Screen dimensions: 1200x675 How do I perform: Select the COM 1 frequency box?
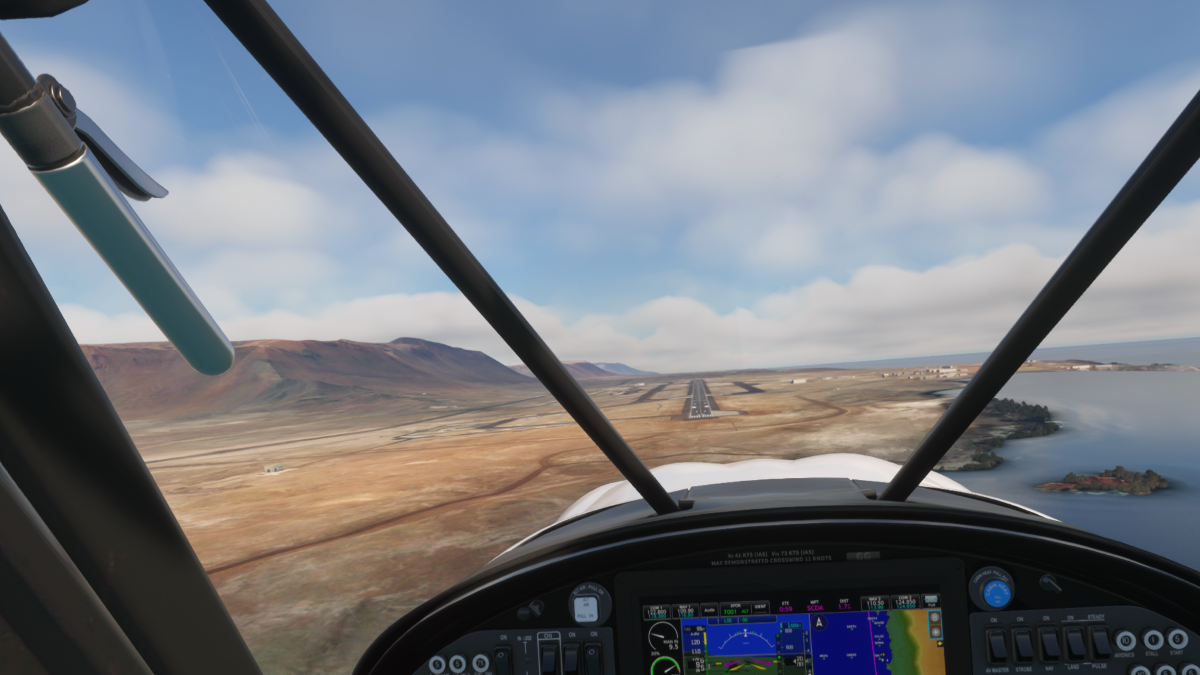656,611
